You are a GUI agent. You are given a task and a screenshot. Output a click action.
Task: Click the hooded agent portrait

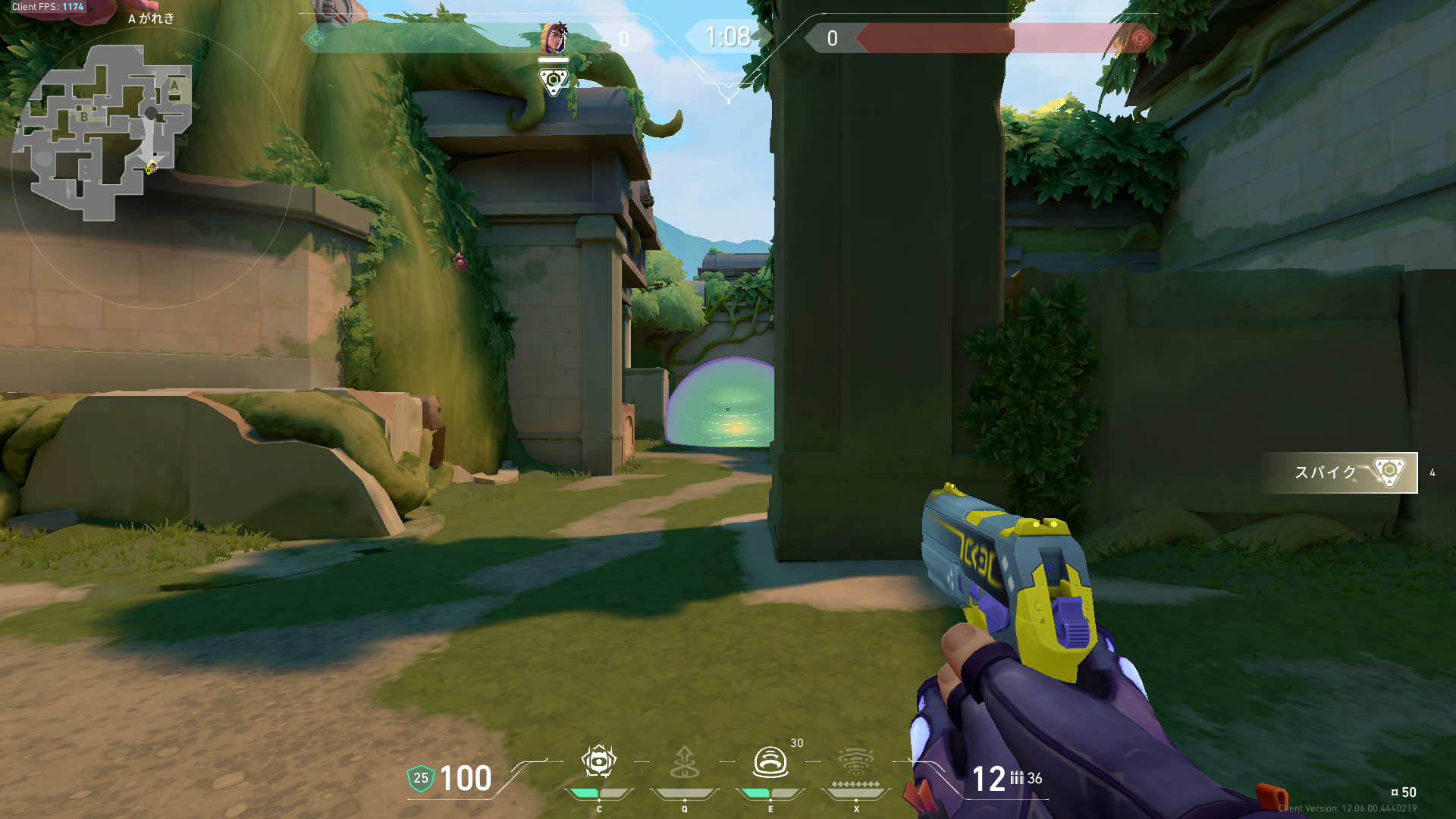[554, 38]
